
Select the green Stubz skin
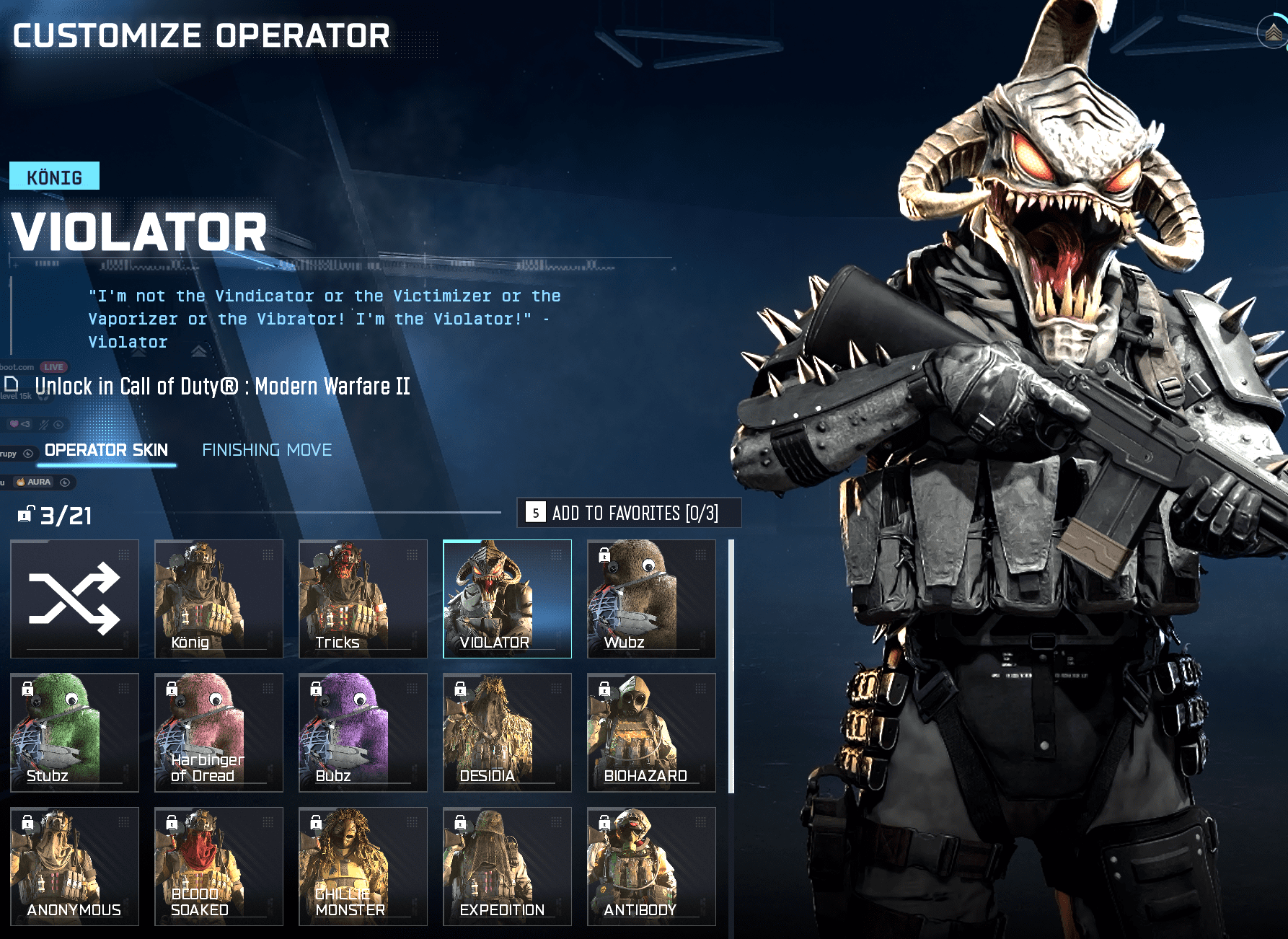(74, 732)
